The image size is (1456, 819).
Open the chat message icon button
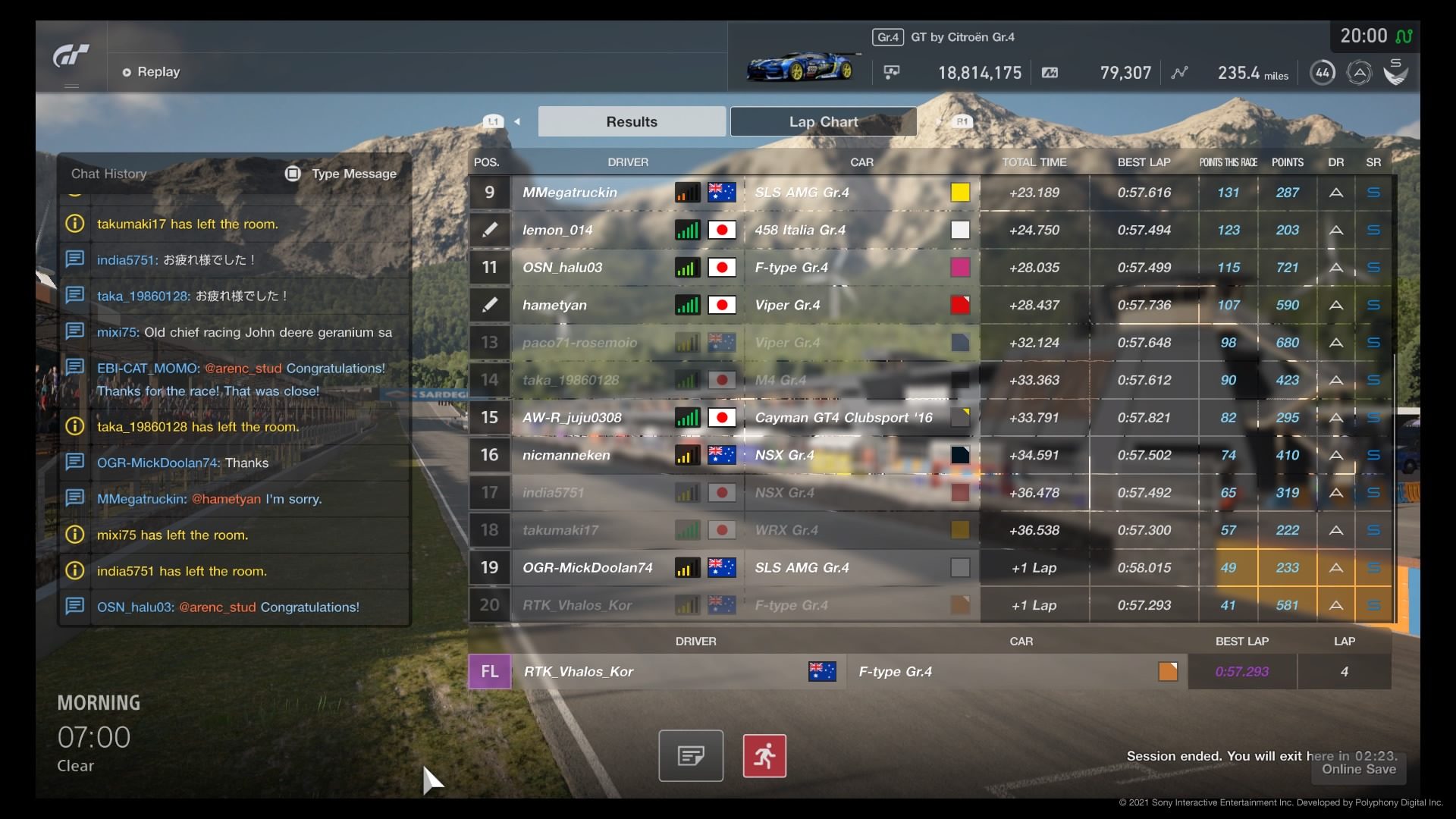[x=690, y=755]
